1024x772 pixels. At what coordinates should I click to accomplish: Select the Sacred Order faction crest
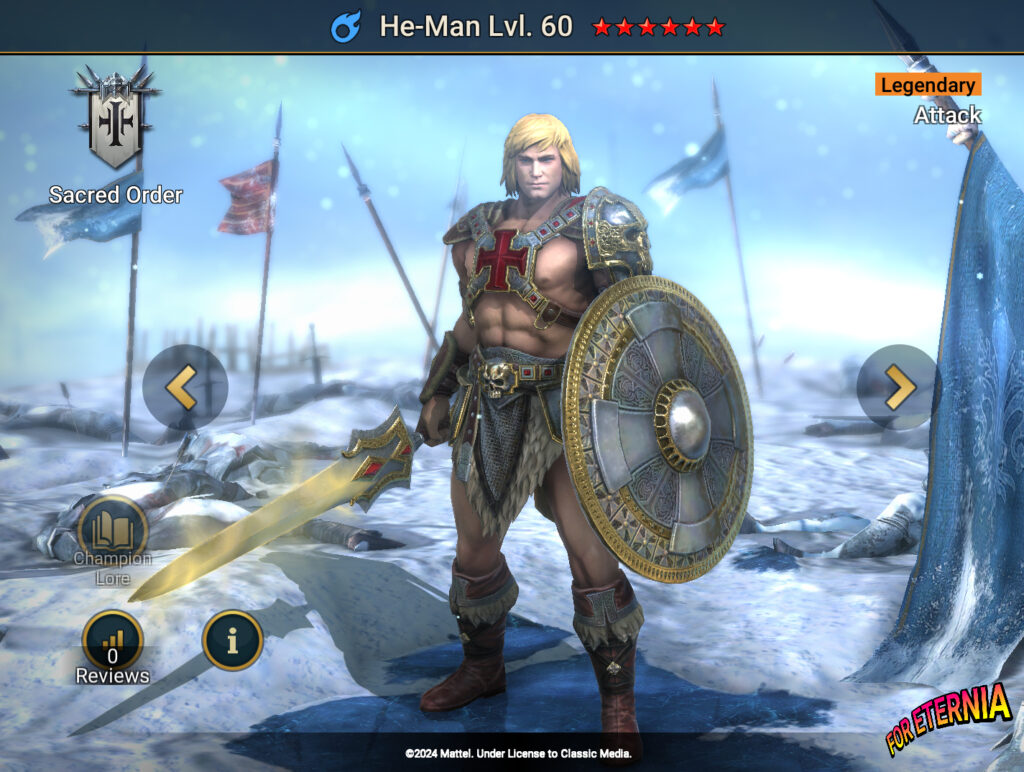tap(115, 117)
